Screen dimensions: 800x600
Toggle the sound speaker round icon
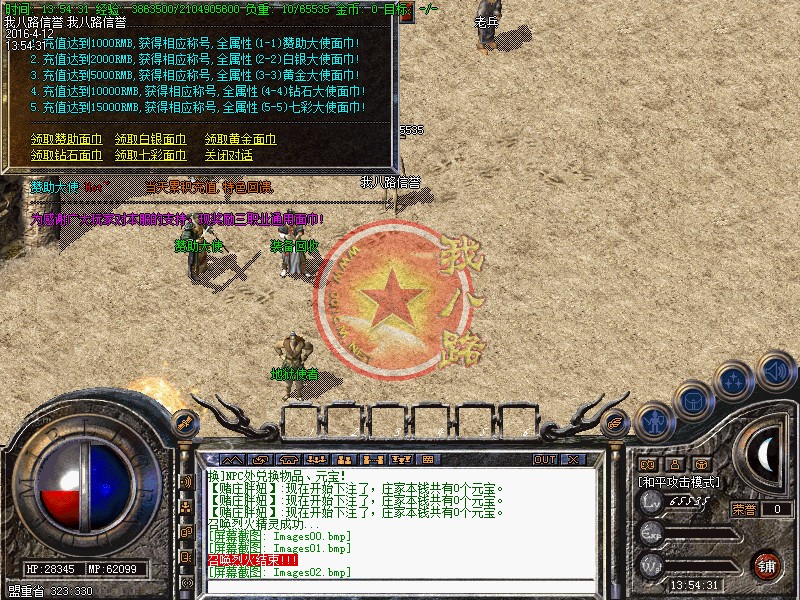[x=776, y=371]
